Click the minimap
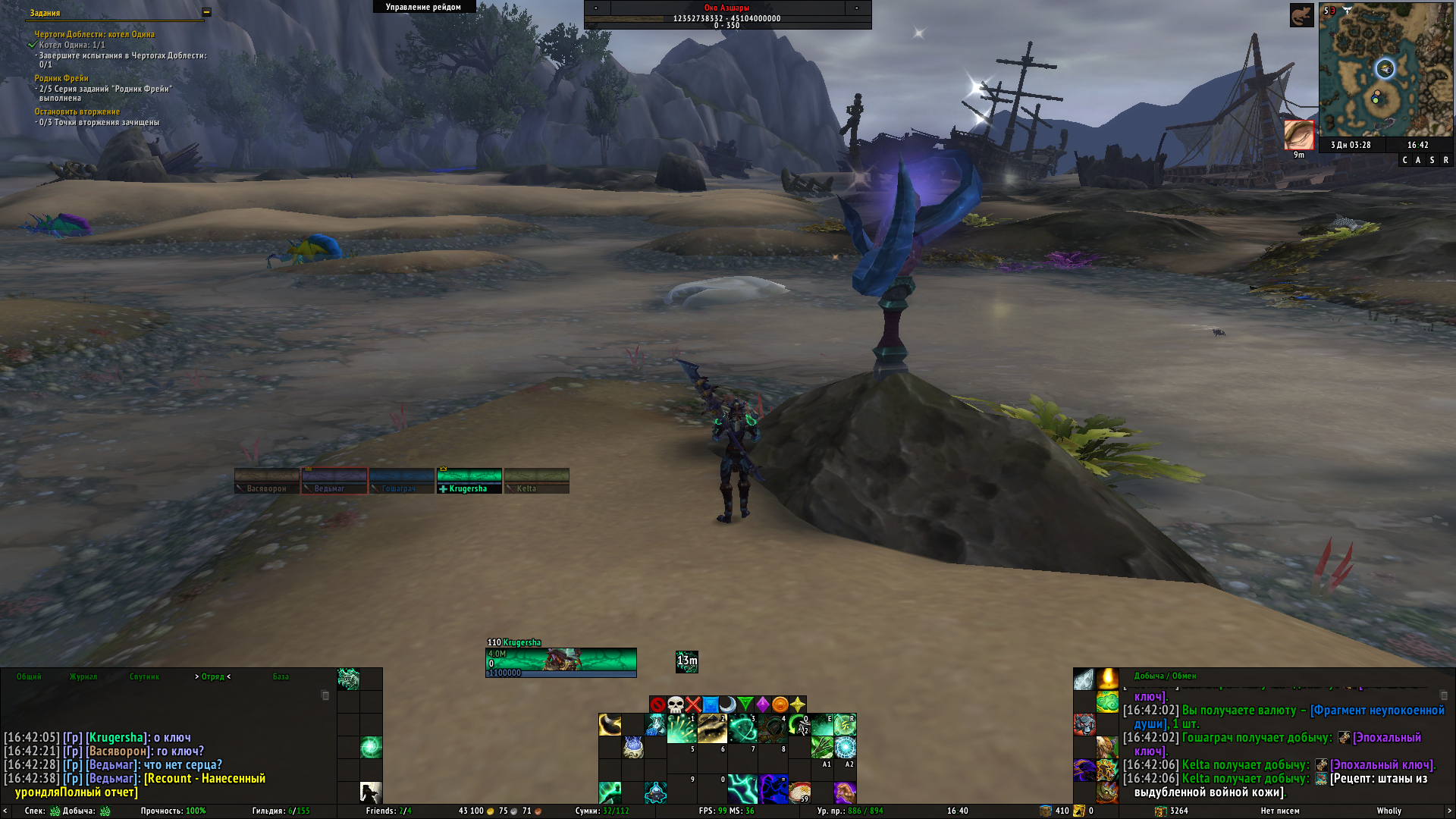 [1385, 69]
